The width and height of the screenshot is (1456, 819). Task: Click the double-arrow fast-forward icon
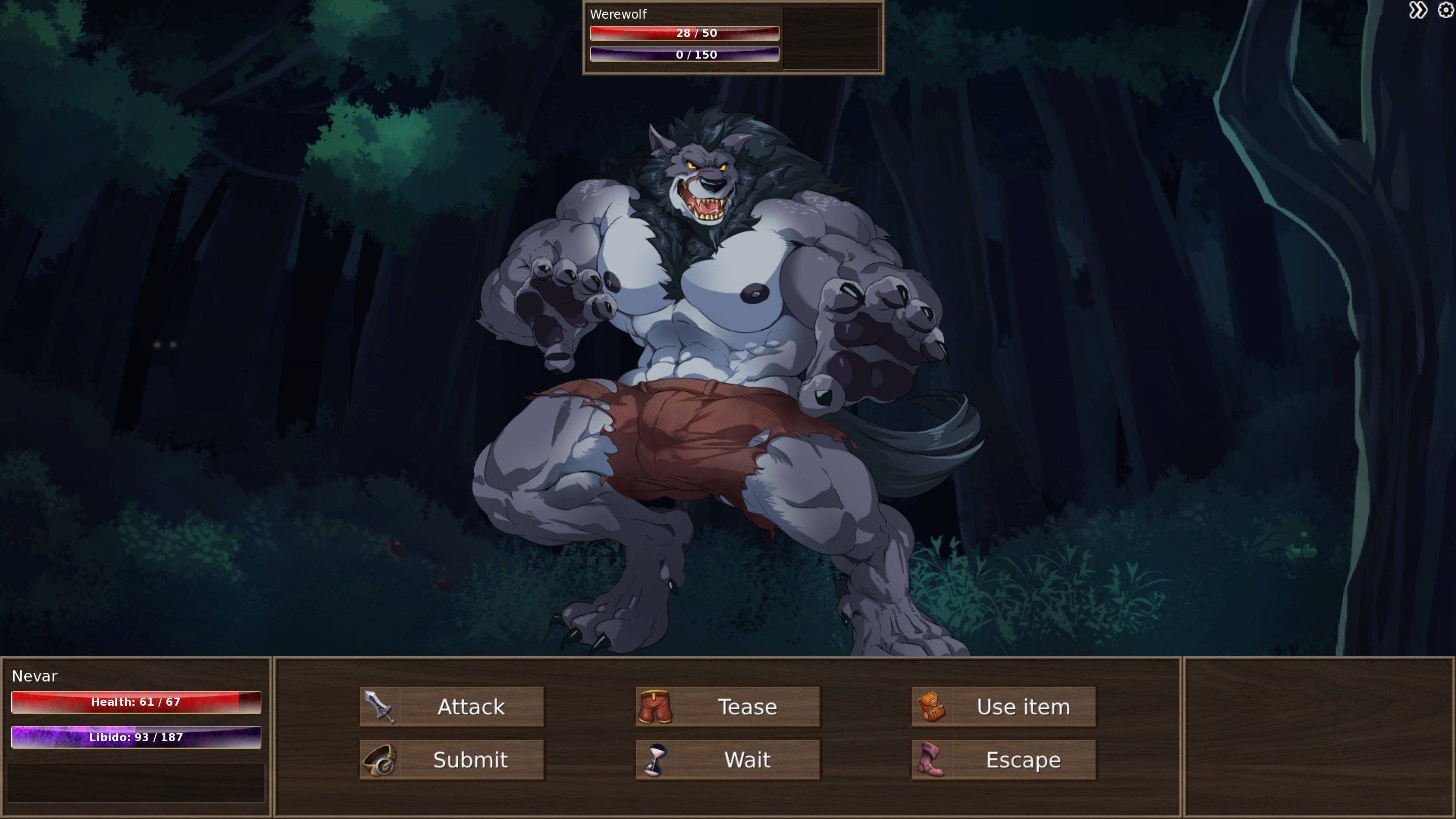(1418, 11)
